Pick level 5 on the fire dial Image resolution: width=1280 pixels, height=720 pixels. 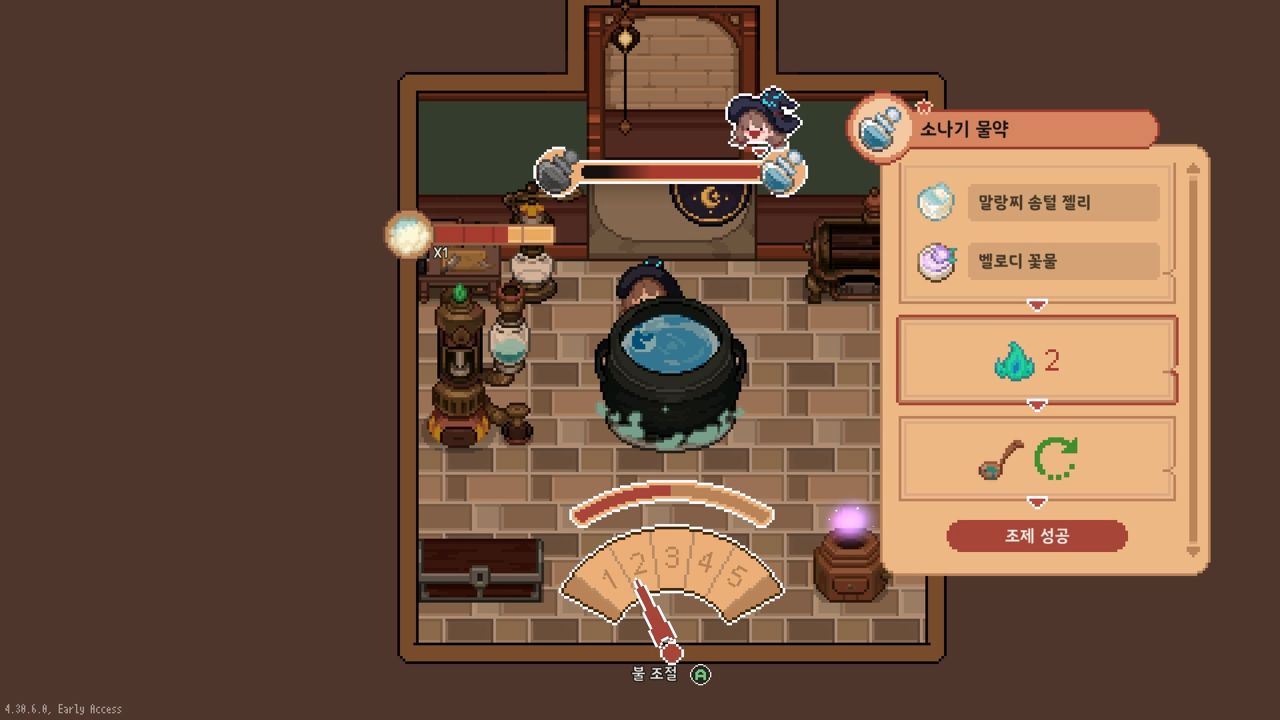click(x=736, y=576)
